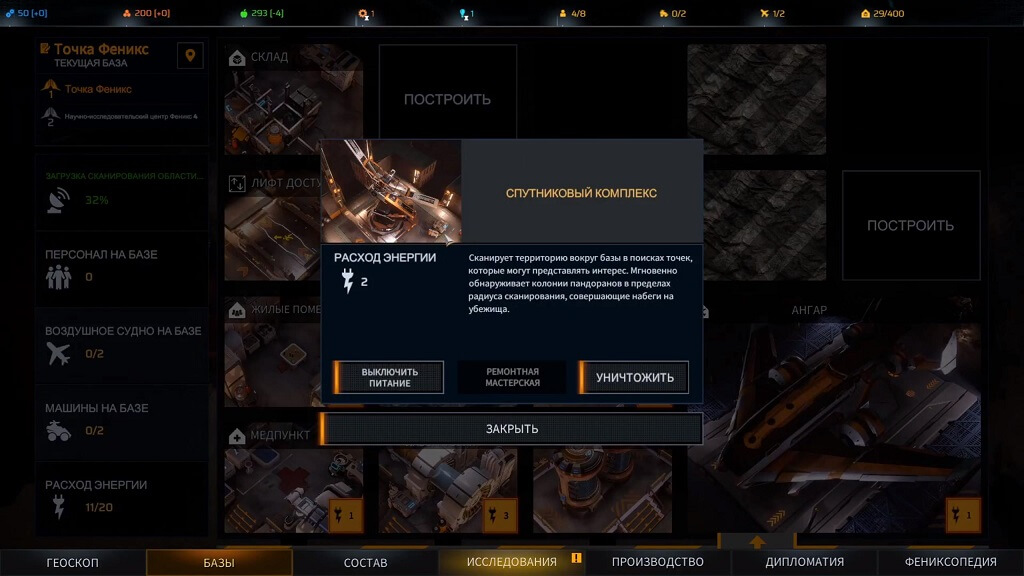Click the Выключить питание button
1024x576 pixels.
(389, 377)
